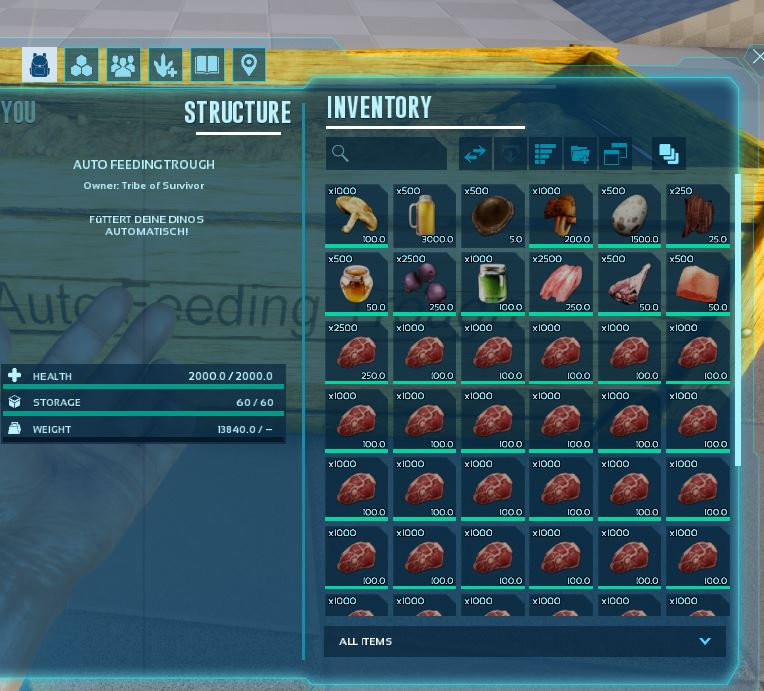The image size is (764, 691).
Task: Switch to the hexagon engrams tab
Action: tap(81, 66)
